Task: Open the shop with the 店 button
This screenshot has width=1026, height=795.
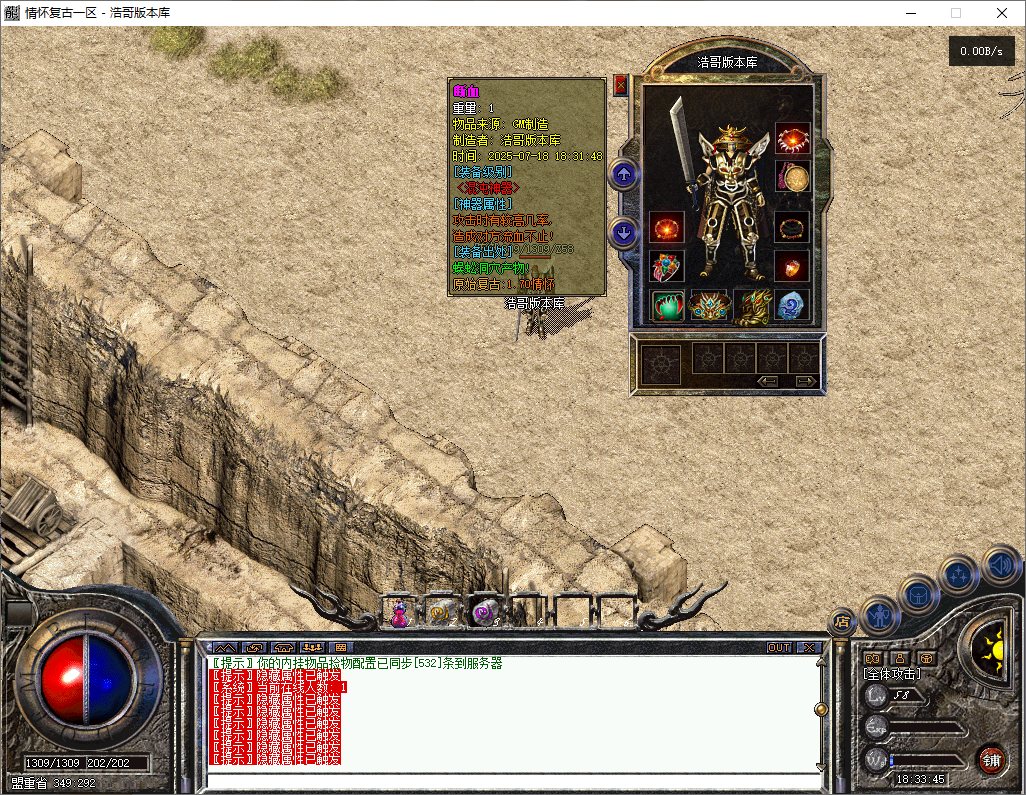Action: (x=841, y=621)
